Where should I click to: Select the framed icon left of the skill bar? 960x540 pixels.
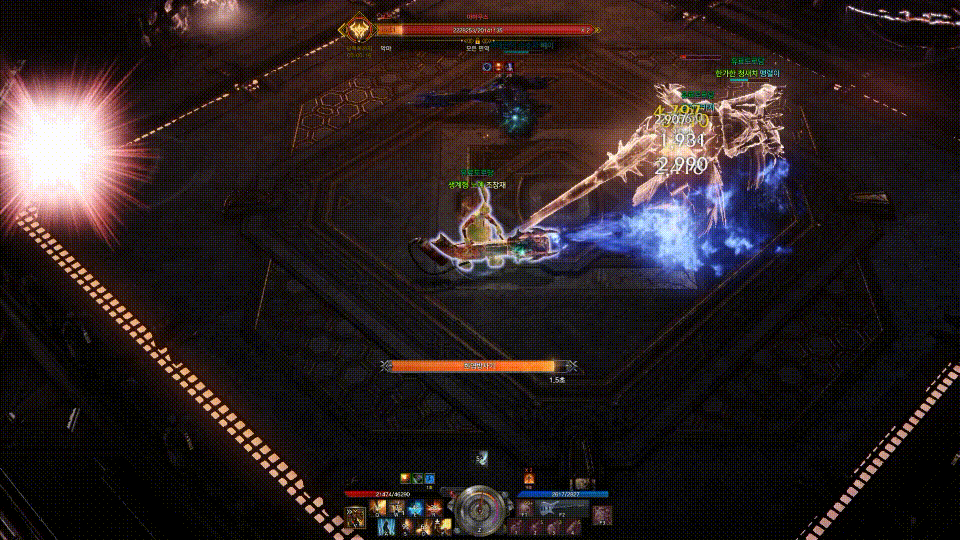coord(355,516)
